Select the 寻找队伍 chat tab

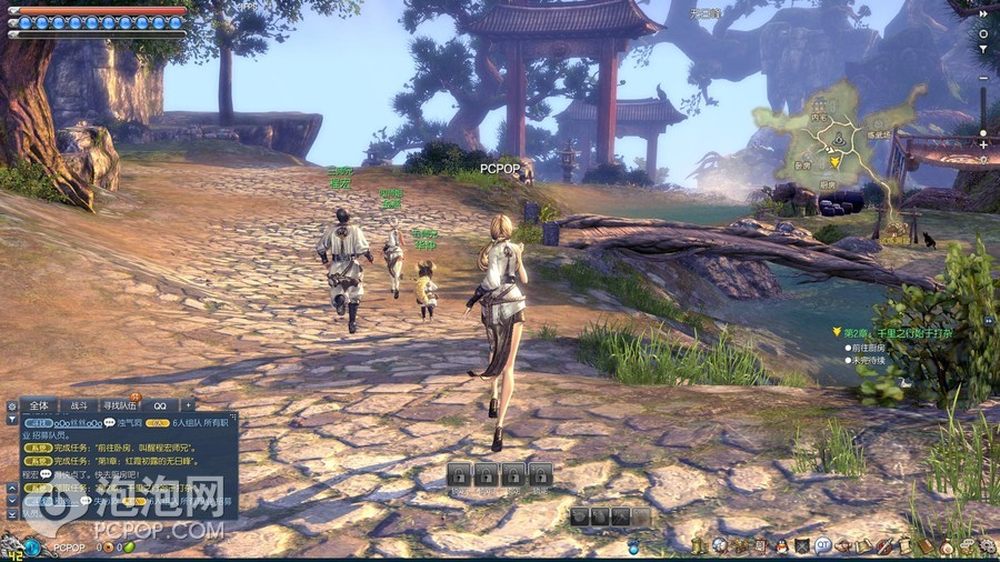[x=119, y=405]
